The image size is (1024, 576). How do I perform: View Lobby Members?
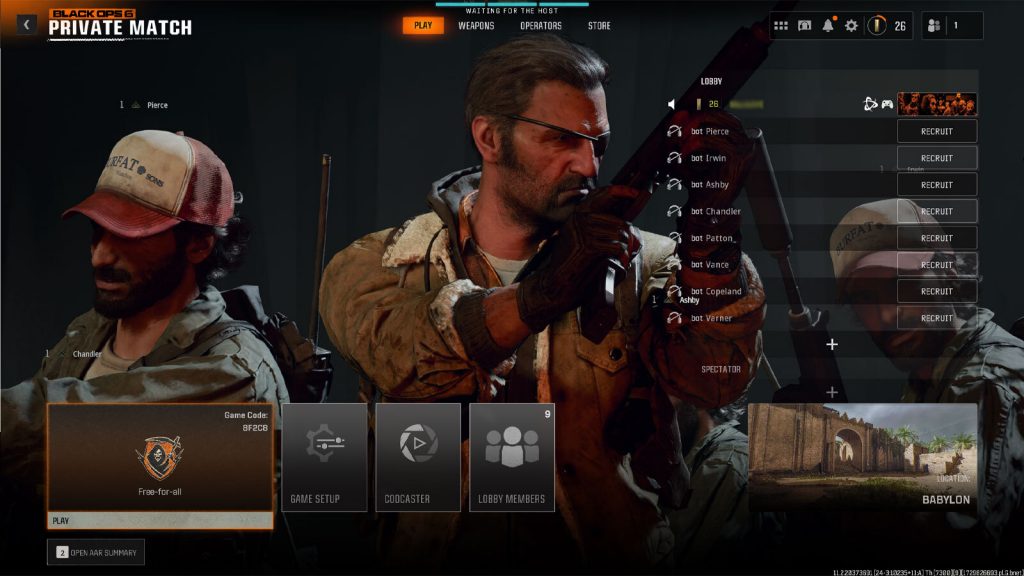(x=512, y=457)
